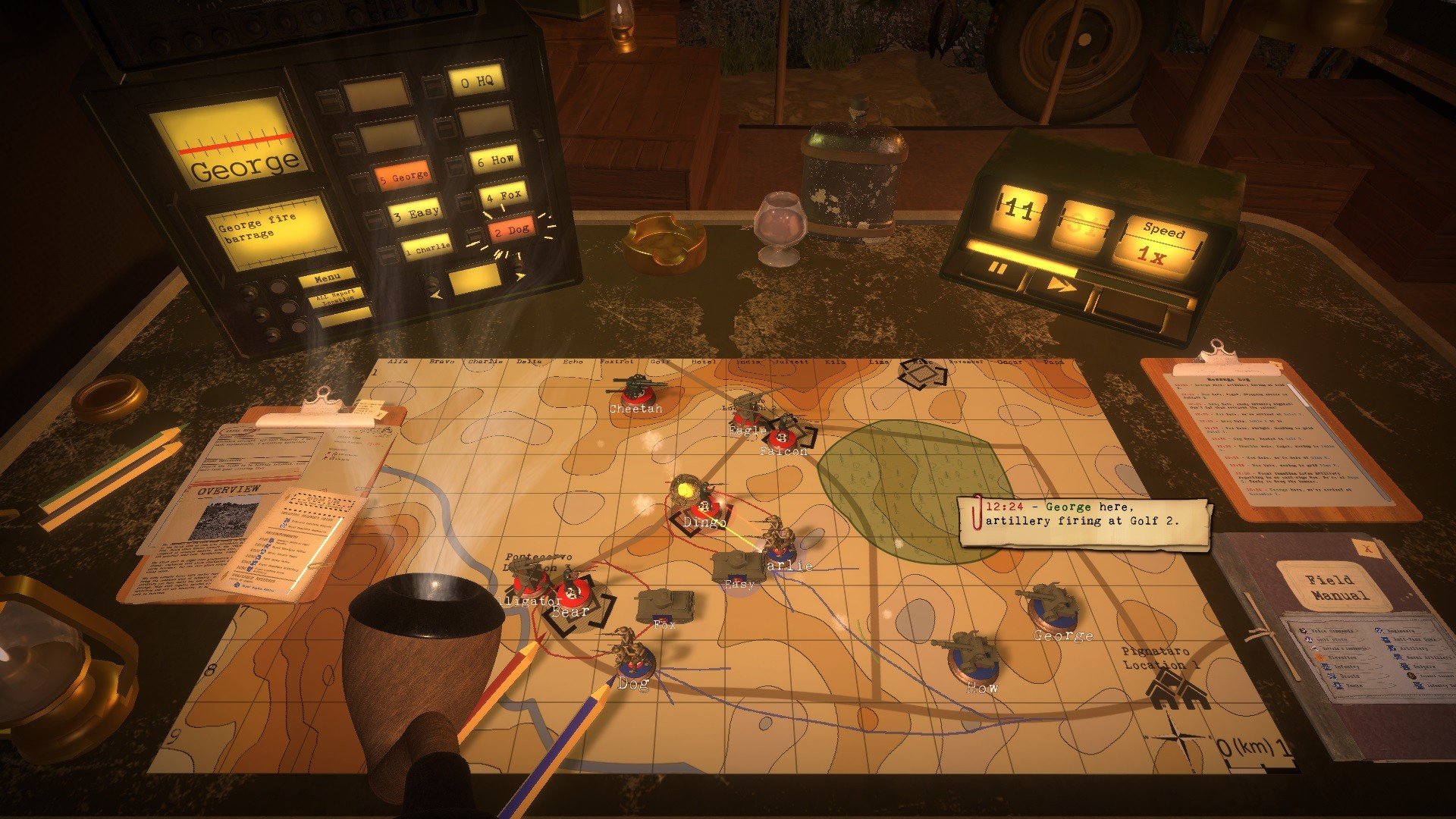Viewport: 1456px width, 819px height.
Task: Pick the 1 Charlie radio channel
Action: tap(427, 247)
